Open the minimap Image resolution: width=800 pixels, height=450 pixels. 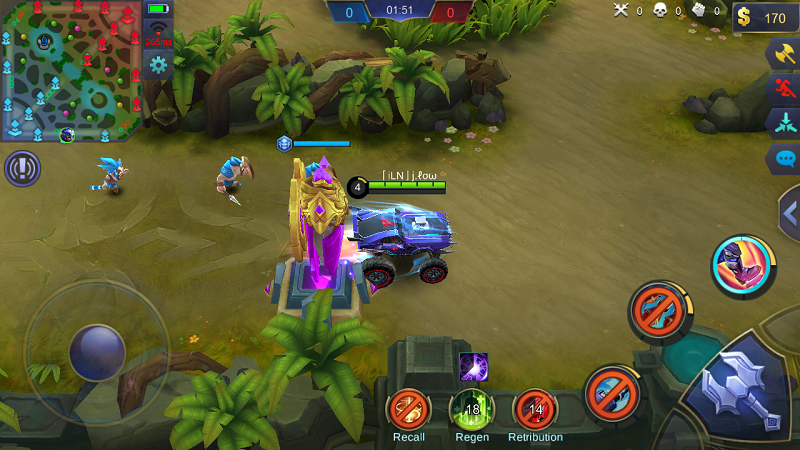[70, 71]
